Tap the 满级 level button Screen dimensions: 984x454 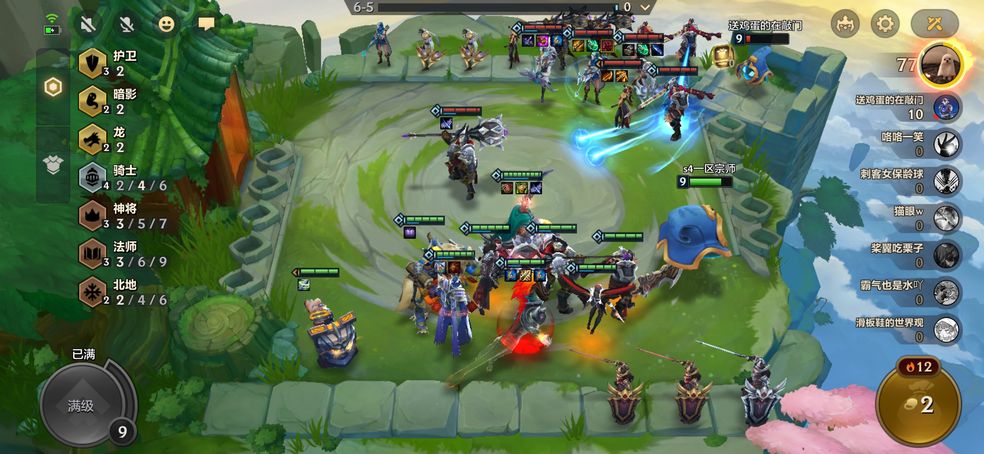coord(81,405)
